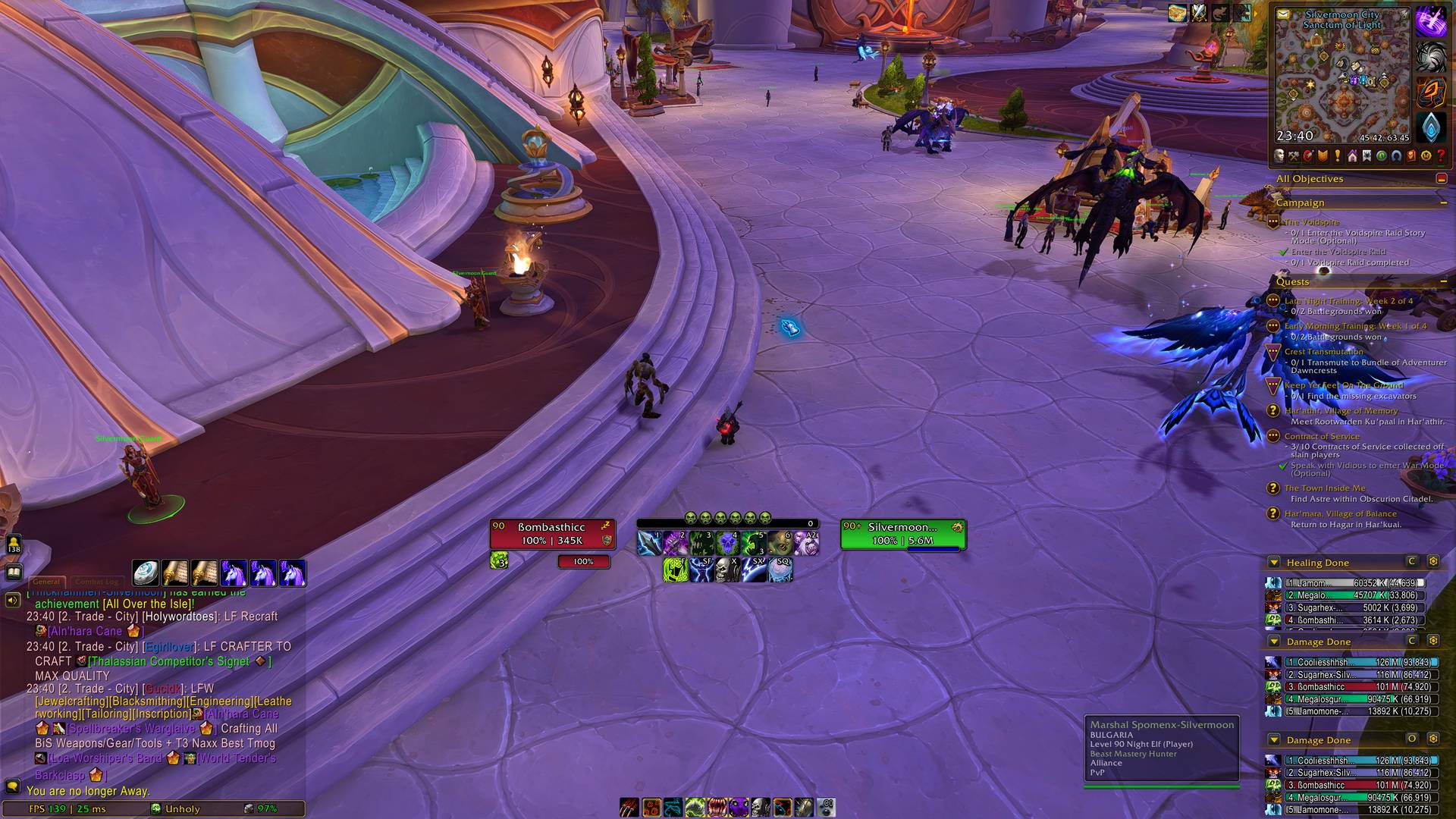Collapse the All Objectives tracker
This screenshot has height=819, width=1456.
[x=1441, y=179]
